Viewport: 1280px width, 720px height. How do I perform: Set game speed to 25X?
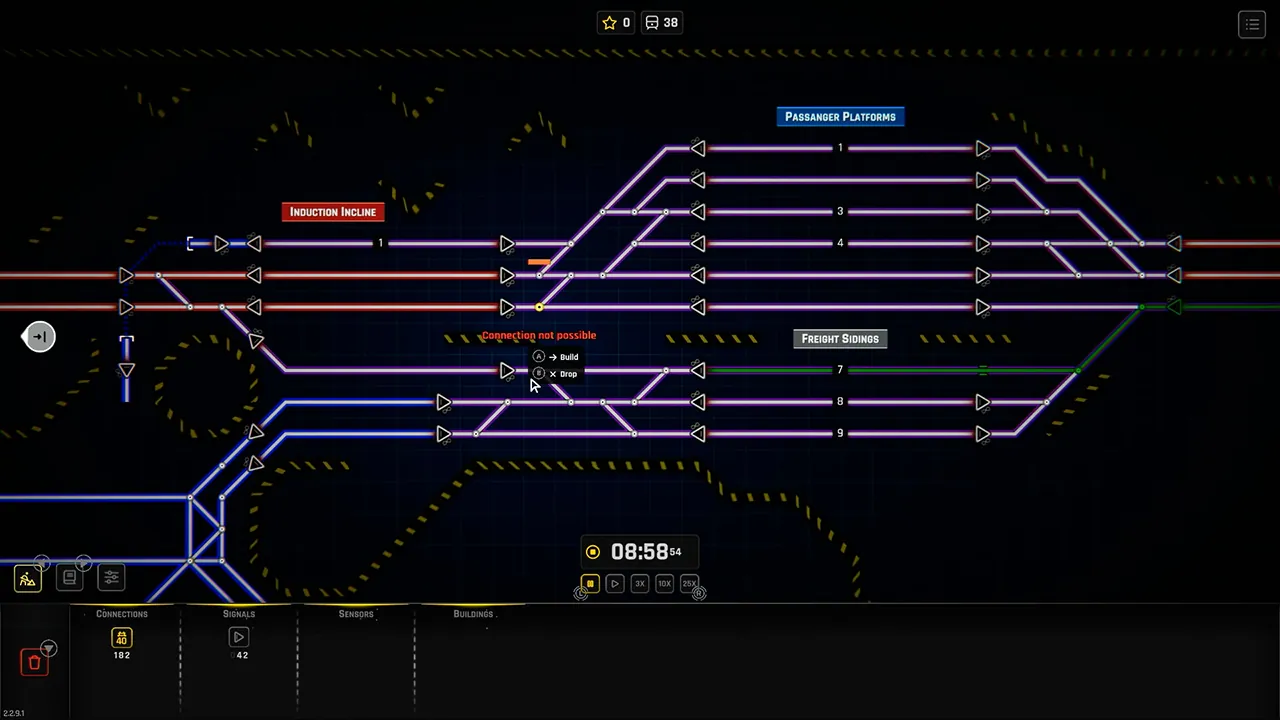689,583
